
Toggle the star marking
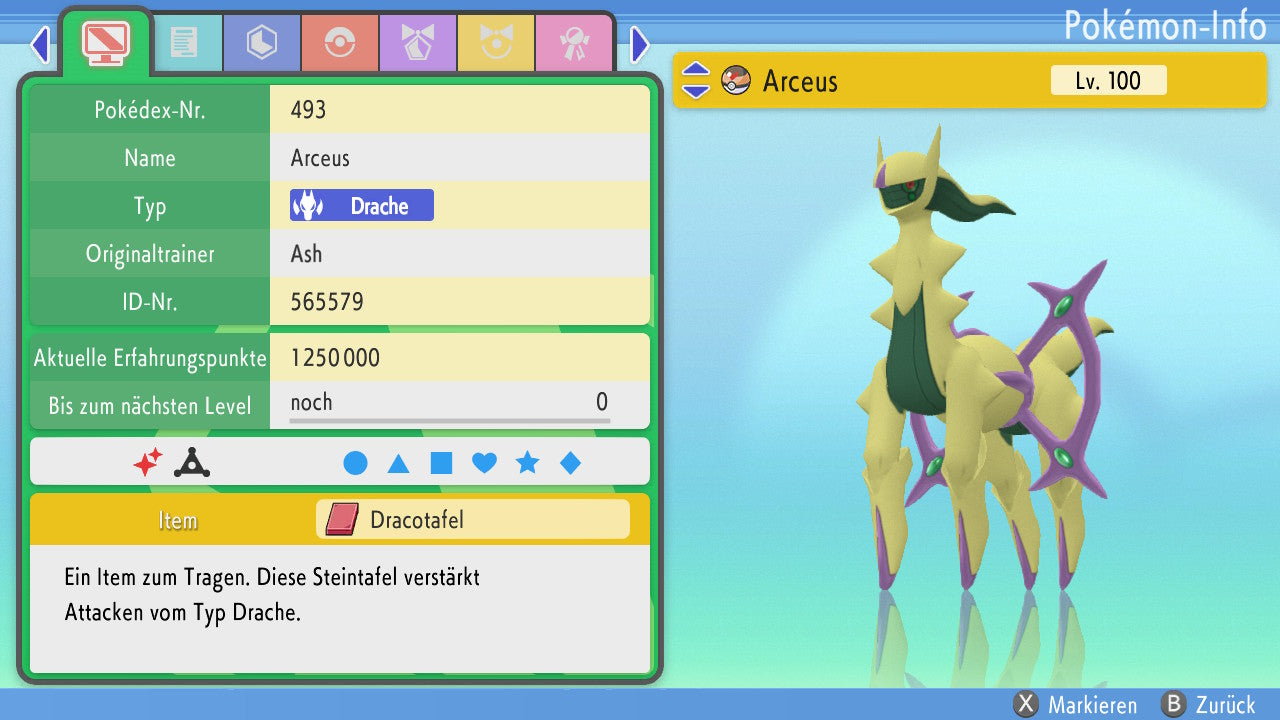click(527, 463)
